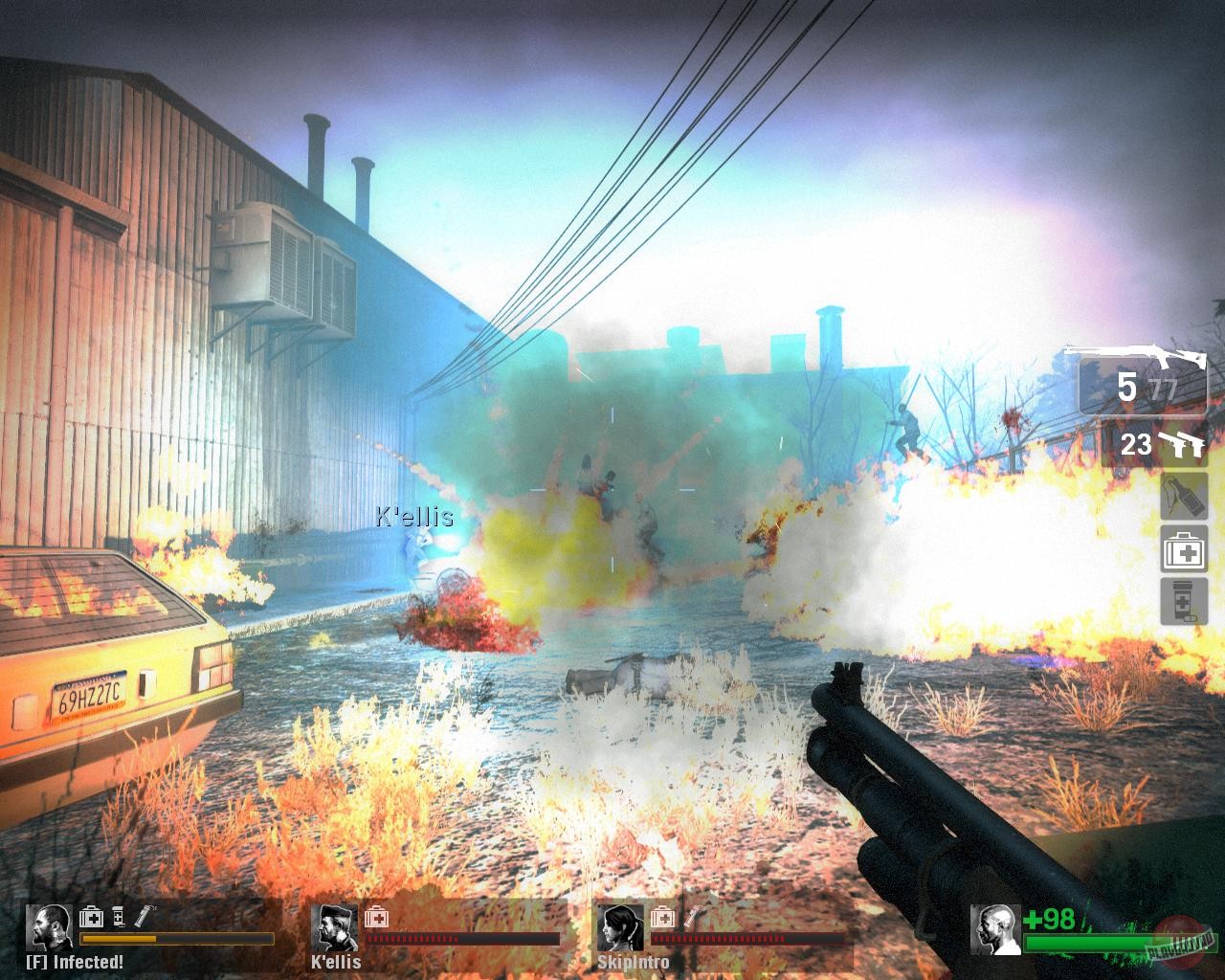The width and height of the screenshot is (1225, 980).
Task: Click the medkit icon above the Infected player's bar
Action: point(92,919)
